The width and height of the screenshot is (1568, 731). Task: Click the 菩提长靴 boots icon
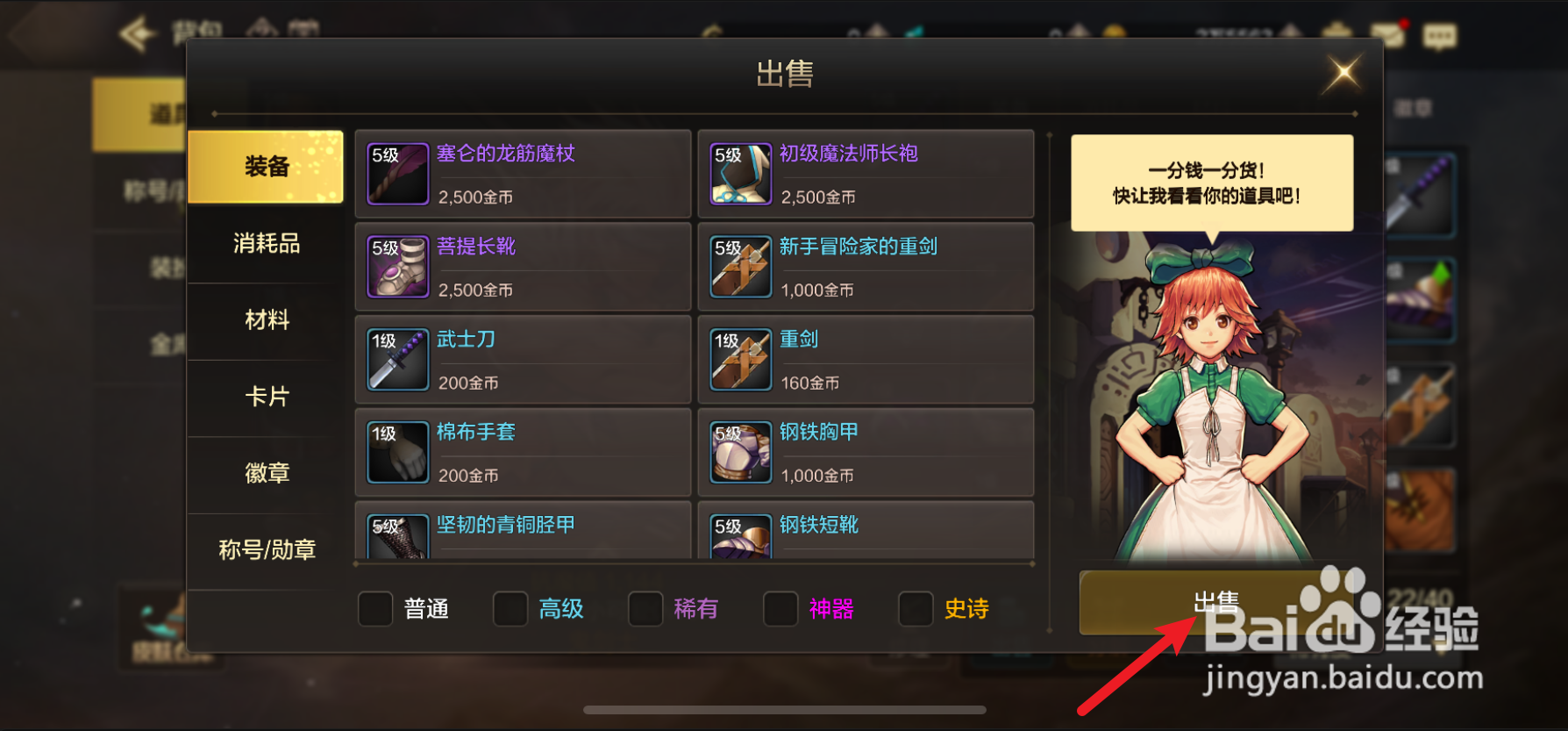point(397,266)
